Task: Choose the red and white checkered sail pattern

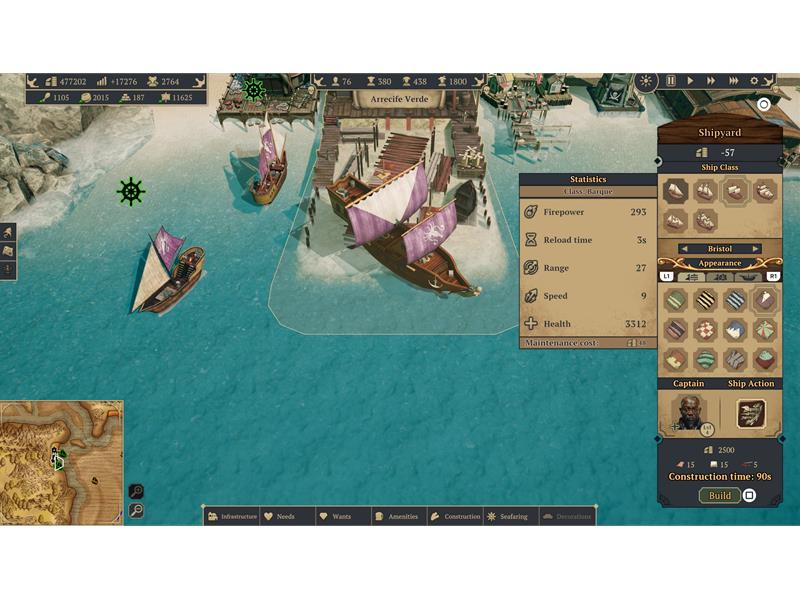Action: click(x=706, y=330)
